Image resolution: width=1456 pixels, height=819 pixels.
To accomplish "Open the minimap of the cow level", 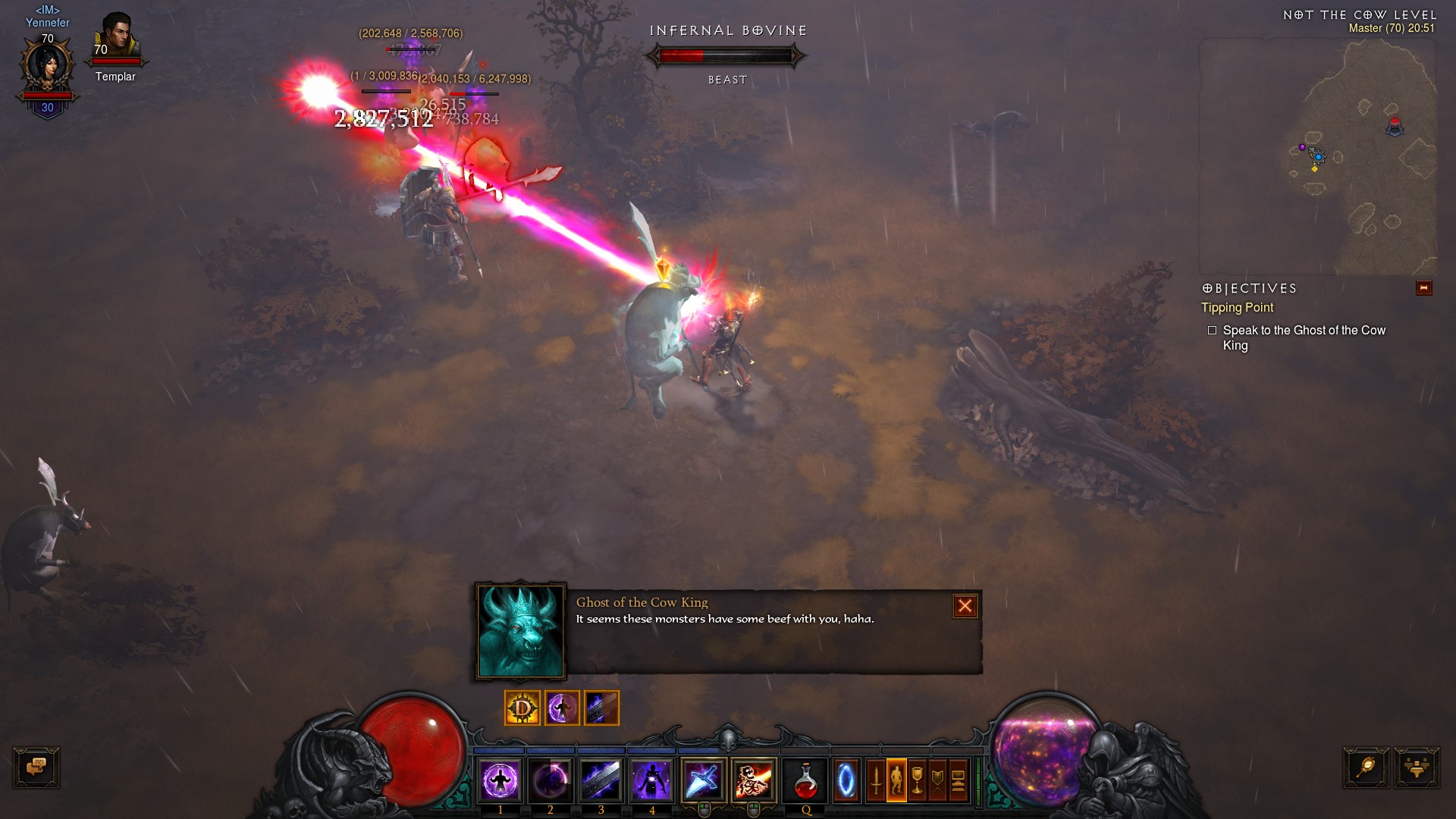I will 1317,157.
